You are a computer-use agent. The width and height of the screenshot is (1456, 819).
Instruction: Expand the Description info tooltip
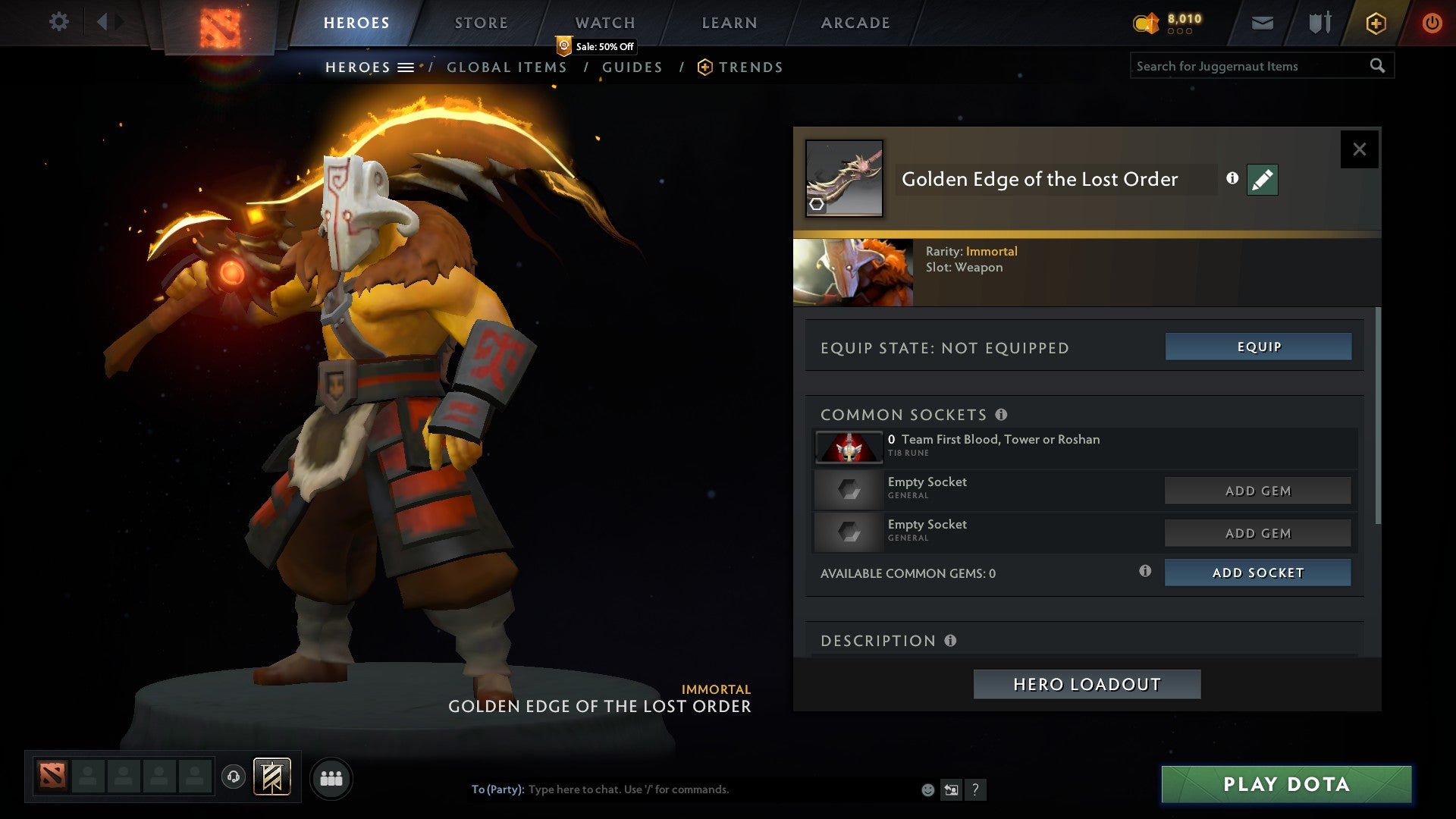[x=950, y=641]
